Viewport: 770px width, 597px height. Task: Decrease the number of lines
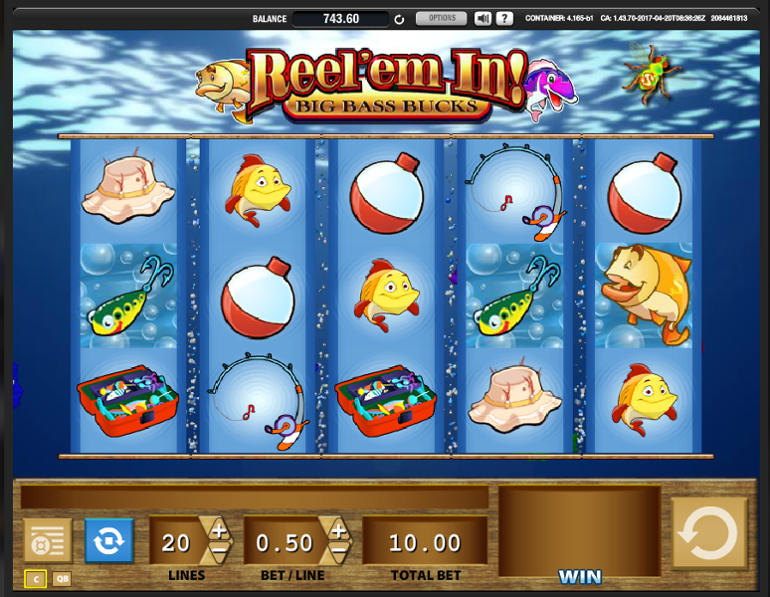point(218,551)
